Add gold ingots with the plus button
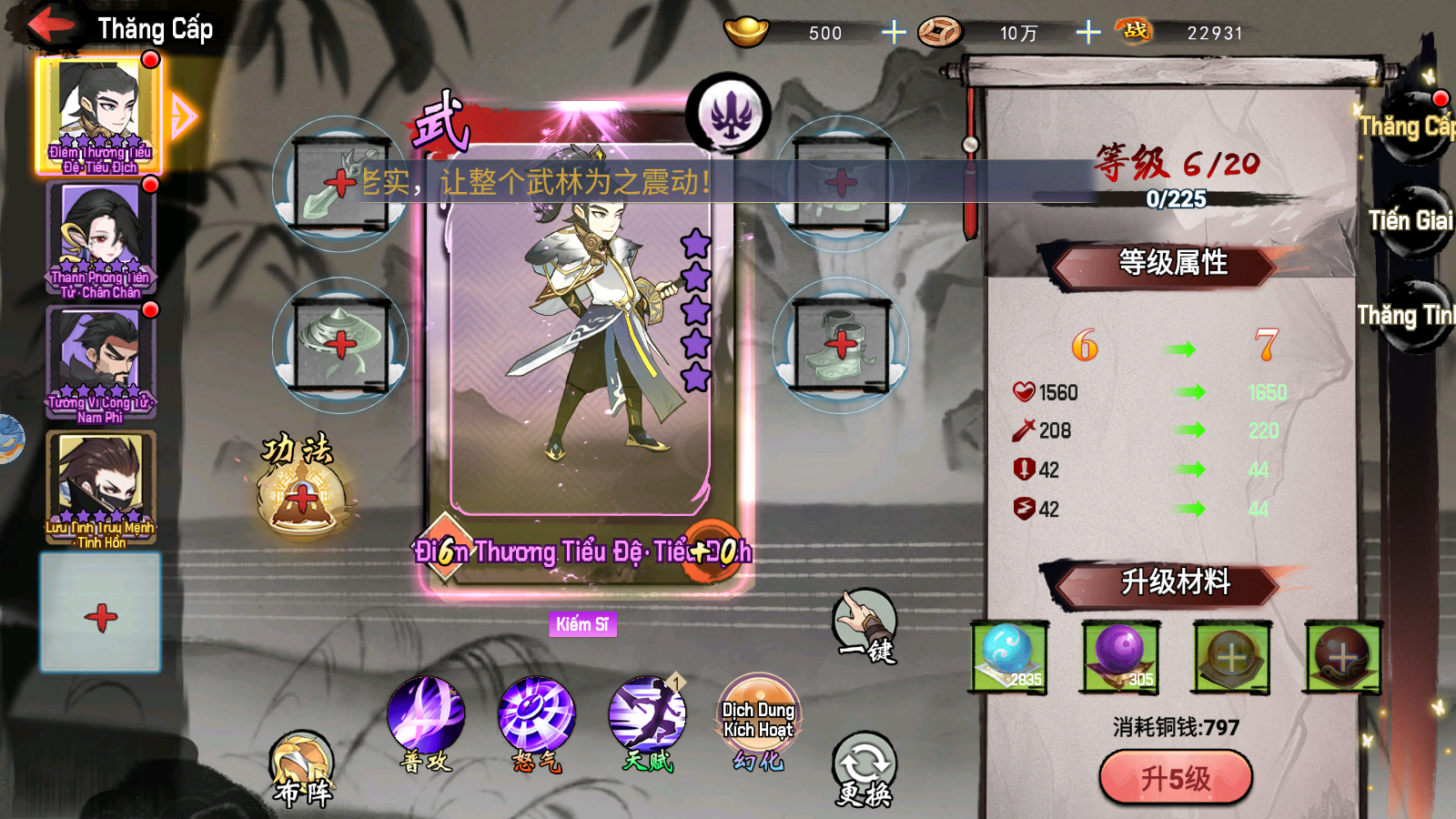The width and height of the screenshot is (1456, 819). point(894,33)
